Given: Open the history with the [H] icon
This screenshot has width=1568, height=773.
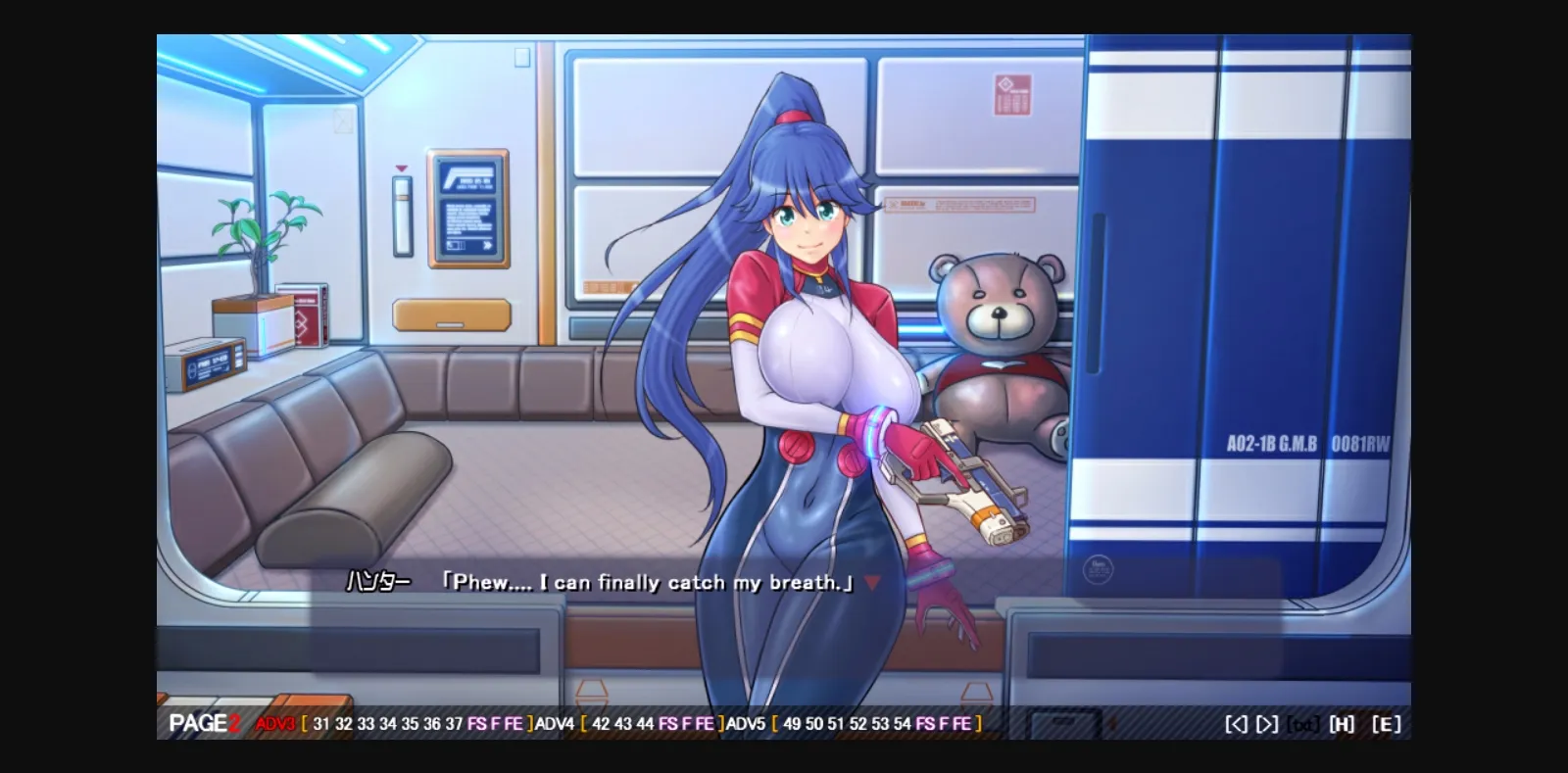Looking at the screenshot, I should [1341, 723].
